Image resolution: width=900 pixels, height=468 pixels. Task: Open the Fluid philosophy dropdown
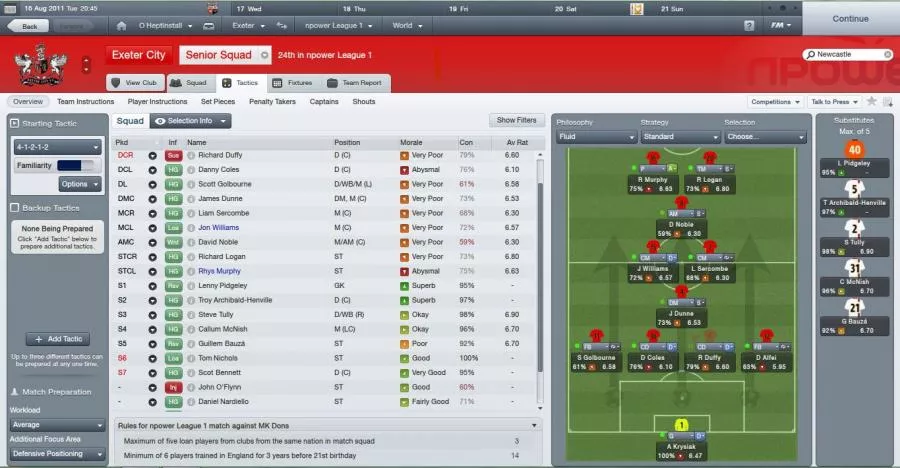593,137
